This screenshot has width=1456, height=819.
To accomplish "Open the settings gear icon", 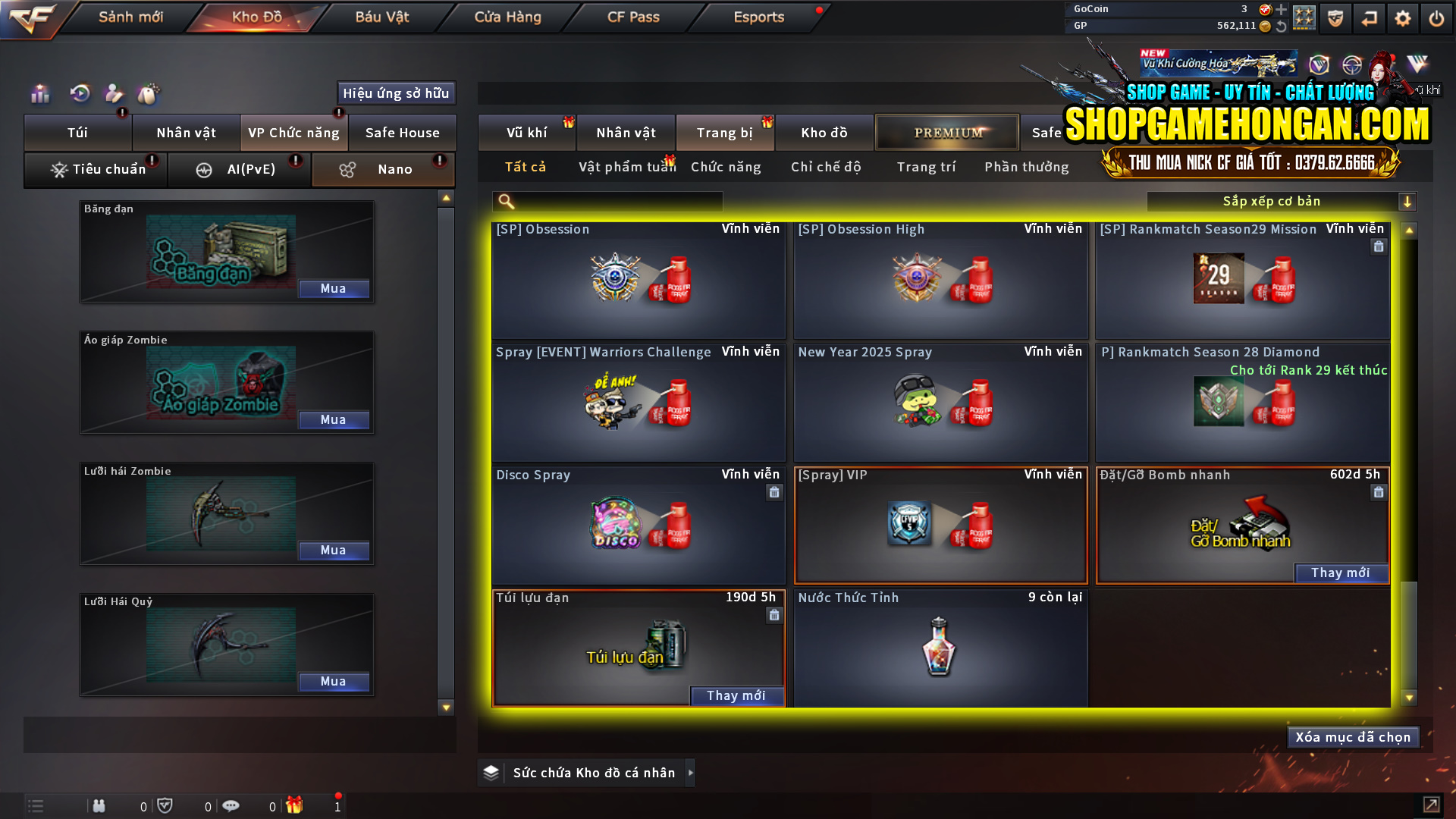I will click(1403, 17).
